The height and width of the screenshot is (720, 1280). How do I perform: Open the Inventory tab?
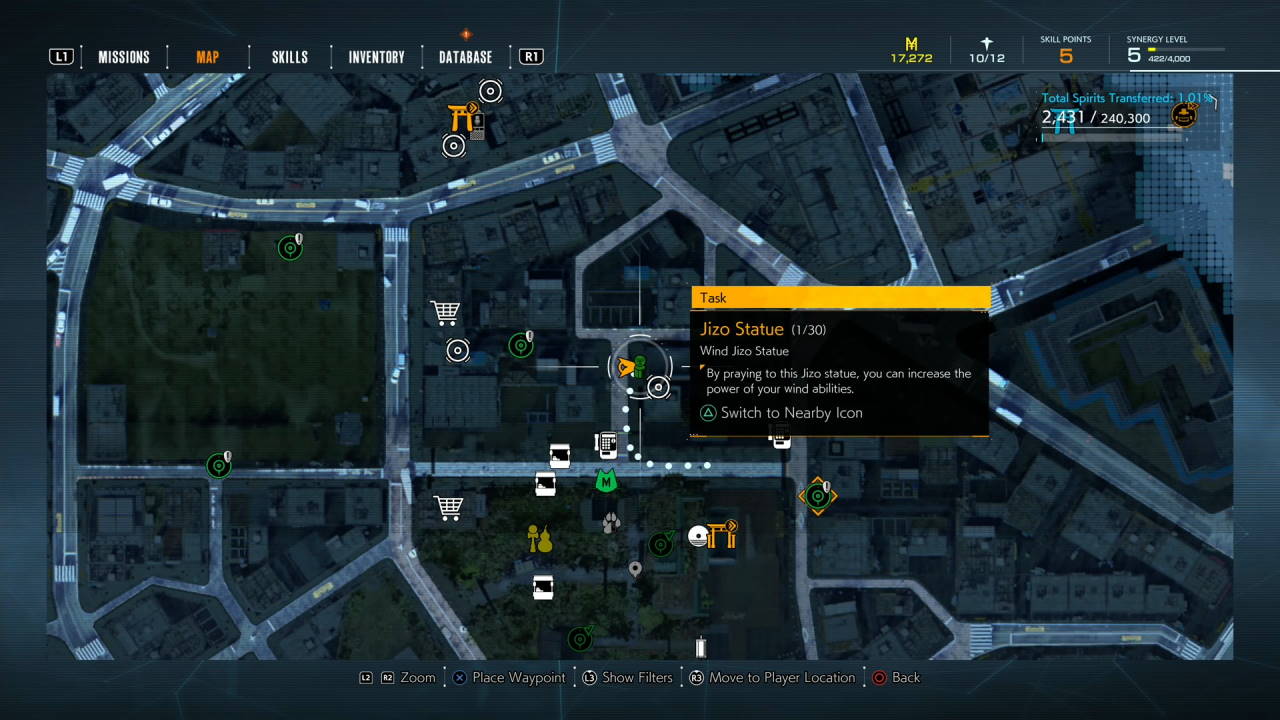(x=376, y=57)
